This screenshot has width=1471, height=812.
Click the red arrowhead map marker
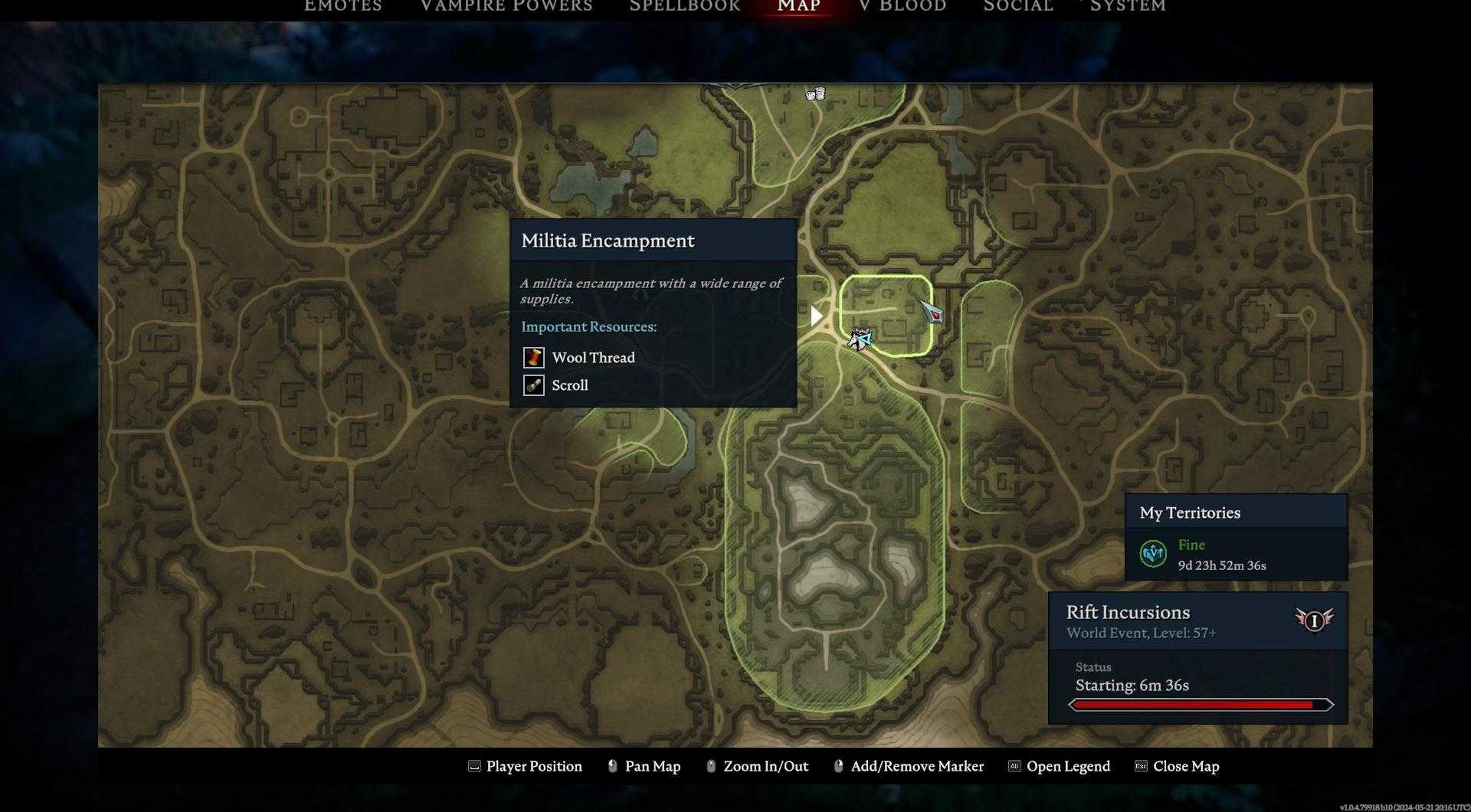[x=932, y=312]
